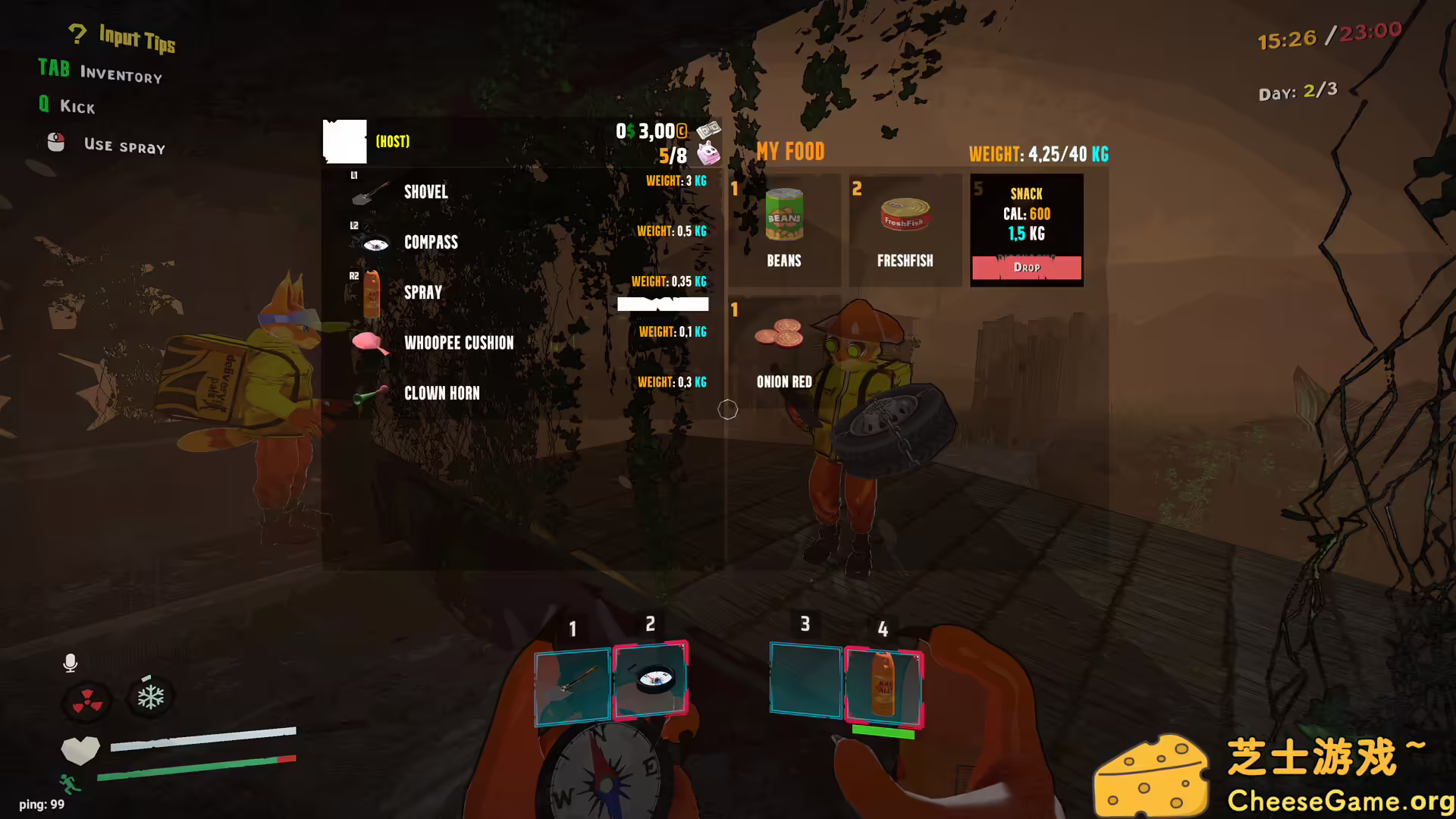Screen dimensions: 1456x819
Task: Toggle the microphone icon
Action: point(71,663)
